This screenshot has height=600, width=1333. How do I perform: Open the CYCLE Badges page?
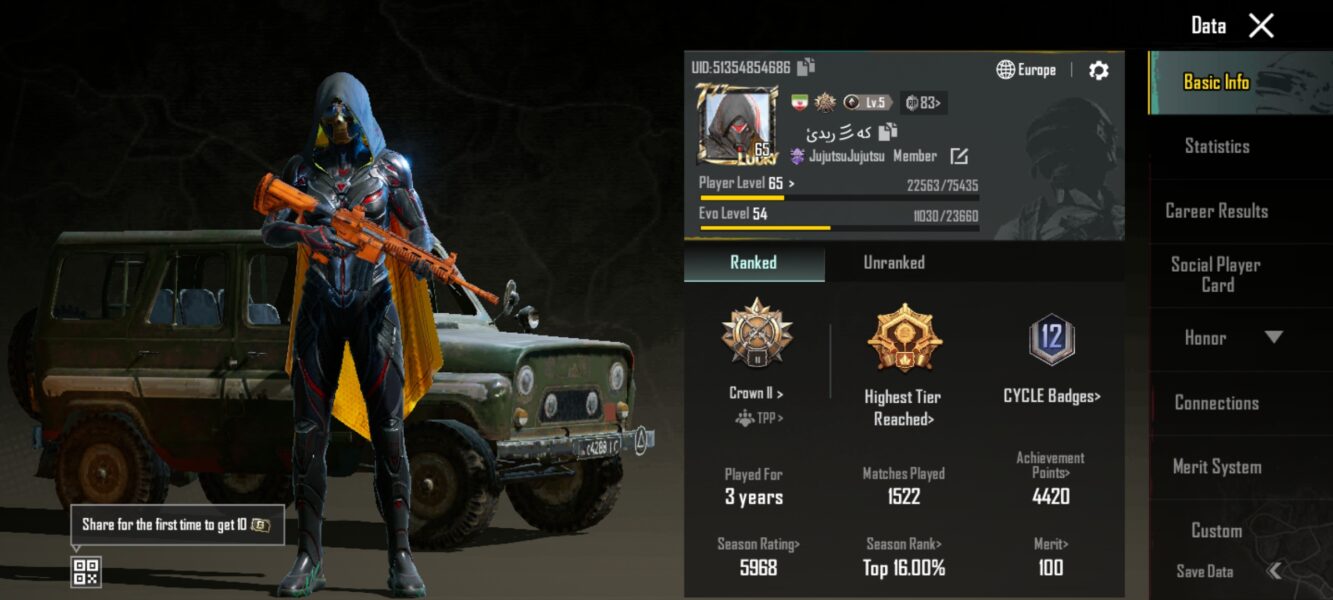point(1051,397)
